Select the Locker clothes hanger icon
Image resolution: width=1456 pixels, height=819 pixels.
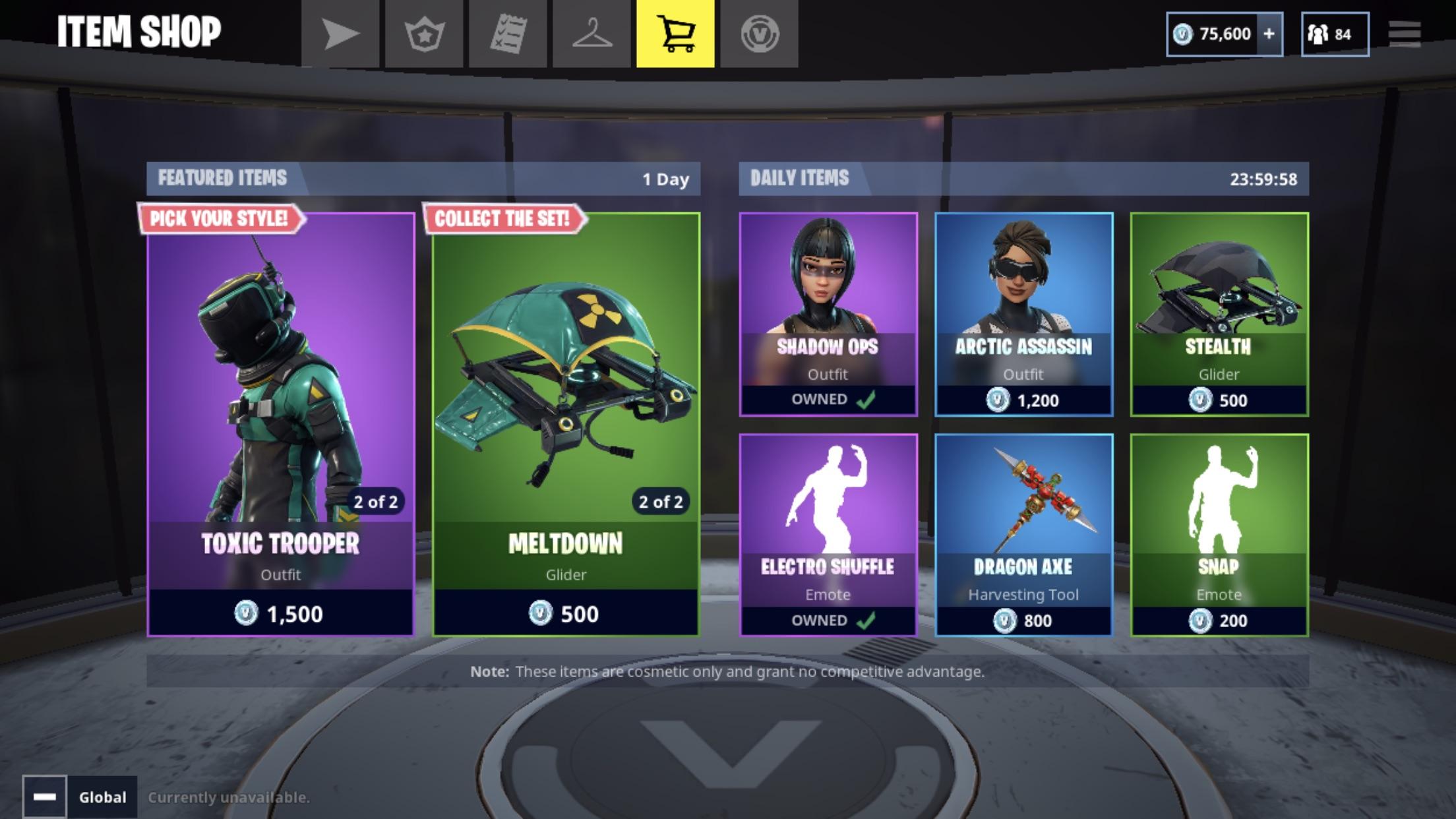[x=593, y=33]
